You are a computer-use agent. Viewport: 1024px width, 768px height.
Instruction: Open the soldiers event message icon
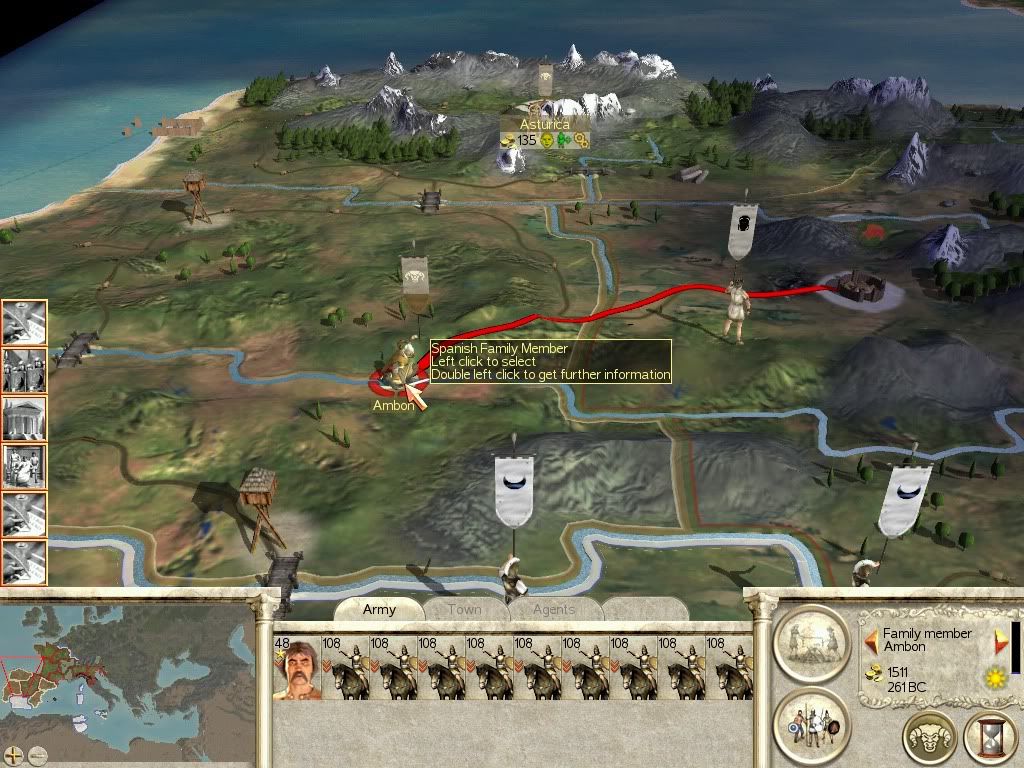[x=24, y=369]
